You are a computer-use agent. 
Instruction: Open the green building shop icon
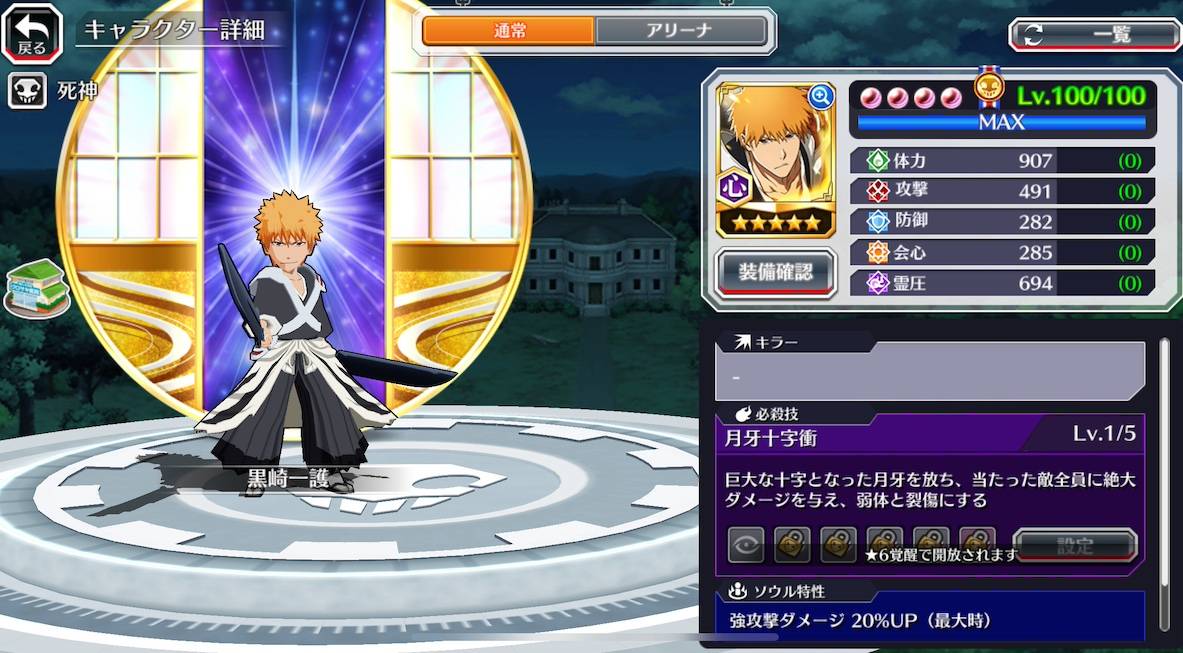[37, 290]
